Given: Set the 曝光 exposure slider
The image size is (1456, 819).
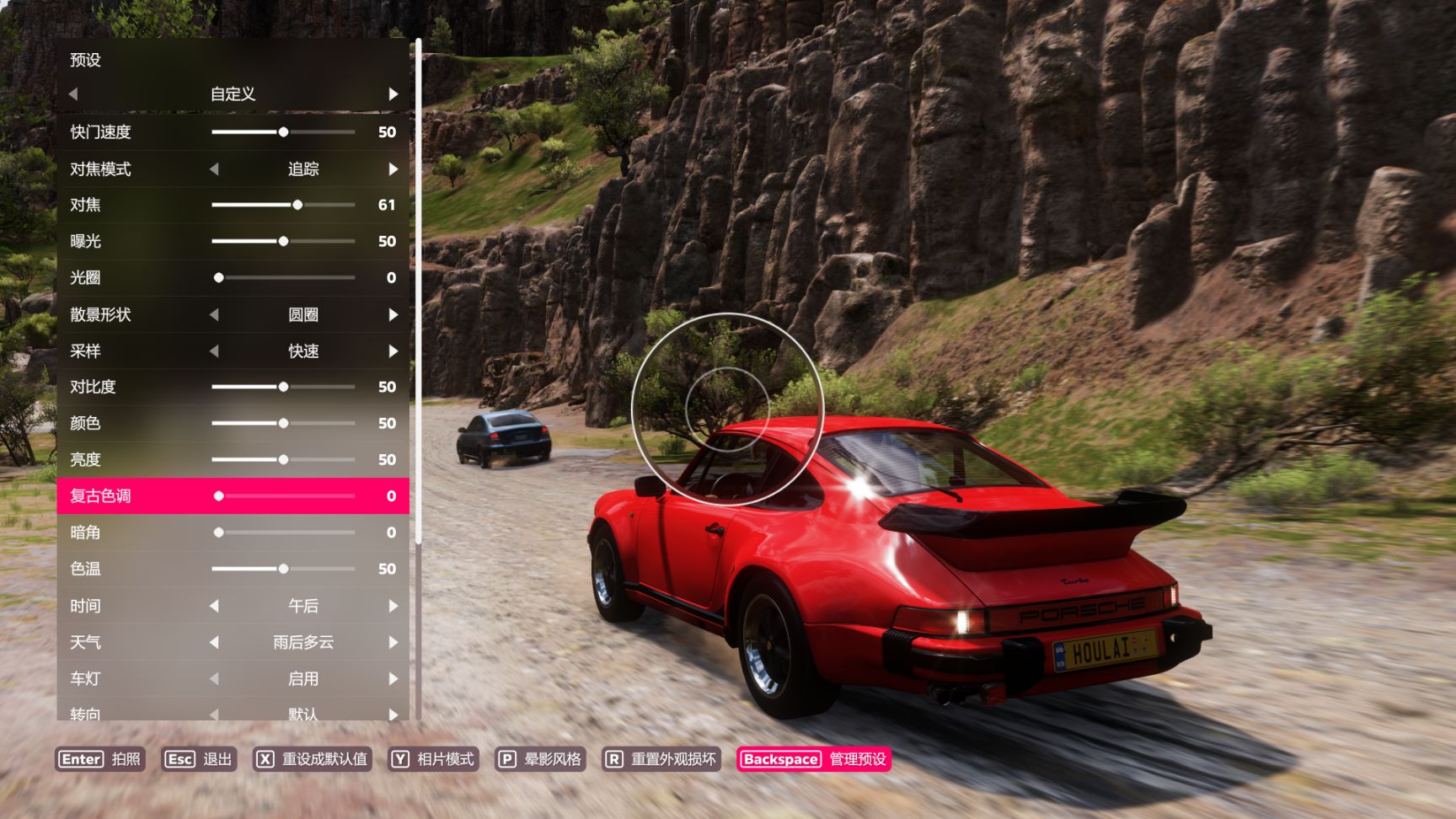Looking at the screenshot, I should click(x=283, y=241).
